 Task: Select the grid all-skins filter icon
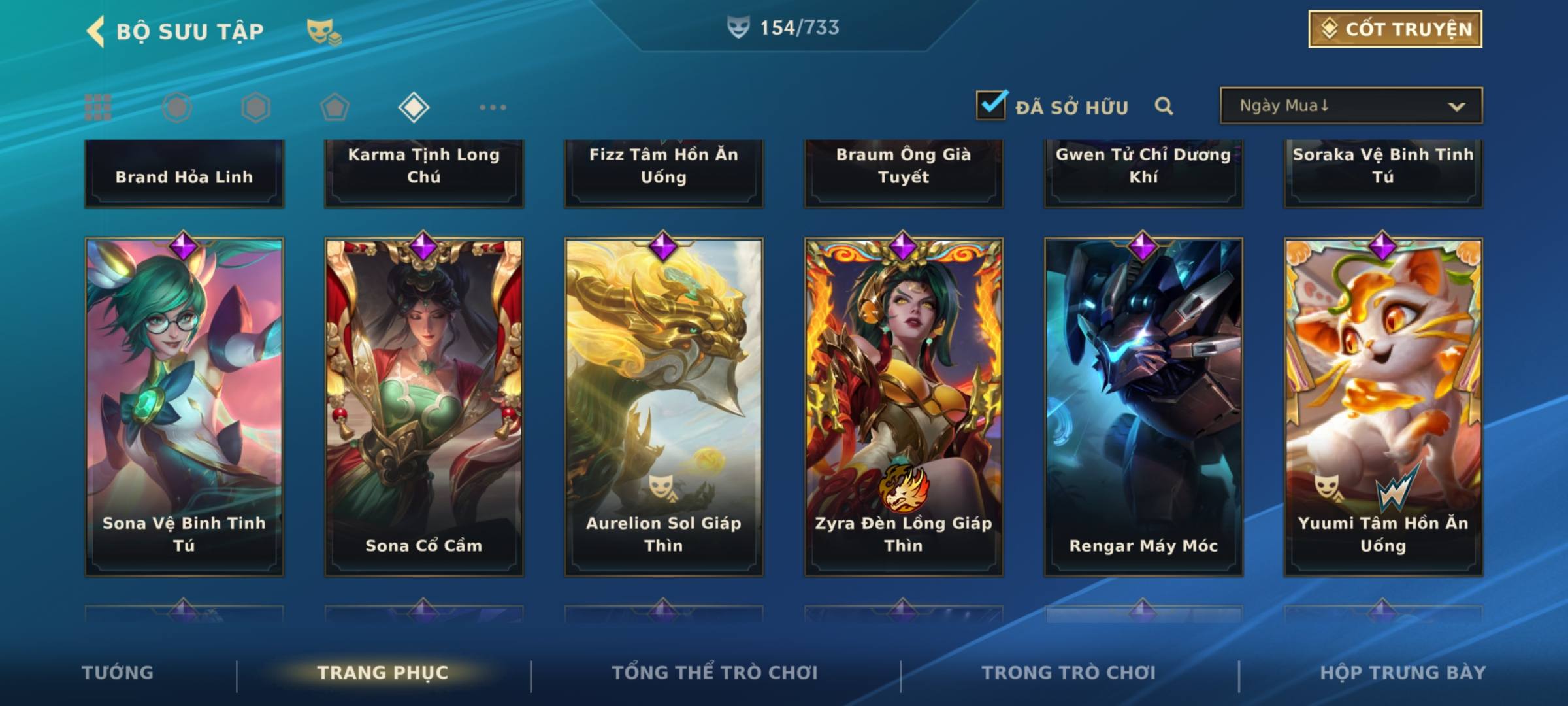pyautogui.click(x=98, y=107)
